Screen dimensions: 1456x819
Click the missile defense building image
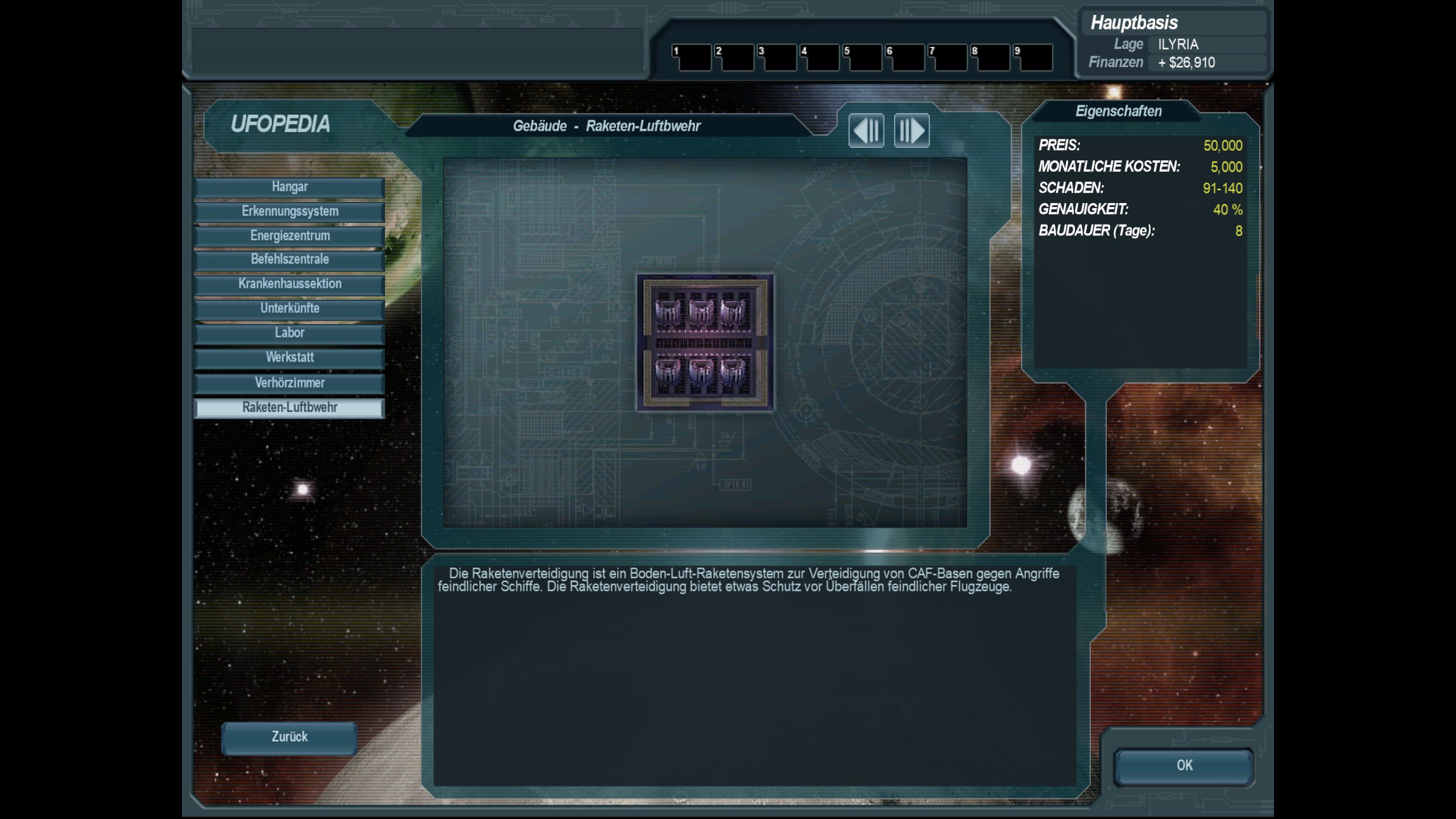pyautogui.click(x=705, y=342)
